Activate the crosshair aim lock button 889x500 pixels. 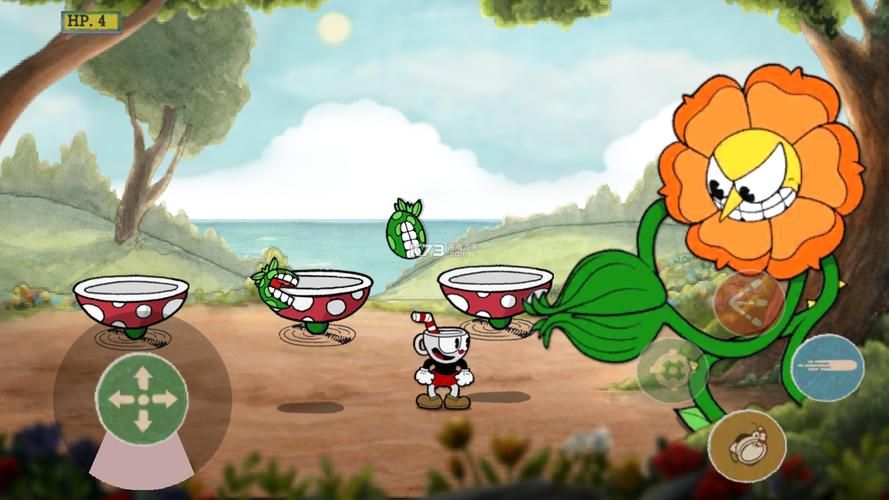click(671, 370)
